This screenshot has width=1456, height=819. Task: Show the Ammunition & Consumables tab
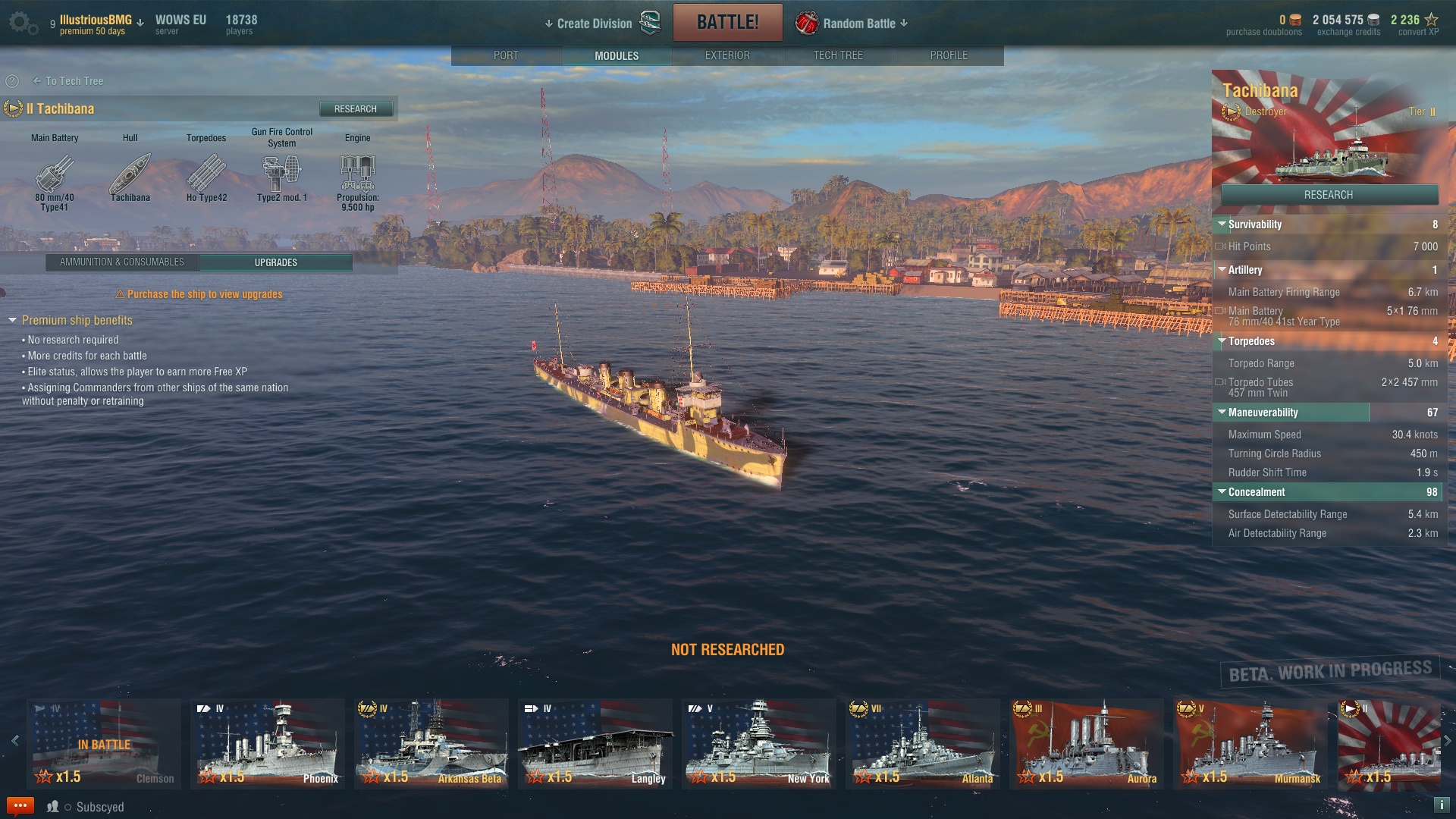click(x=122, y=262)
